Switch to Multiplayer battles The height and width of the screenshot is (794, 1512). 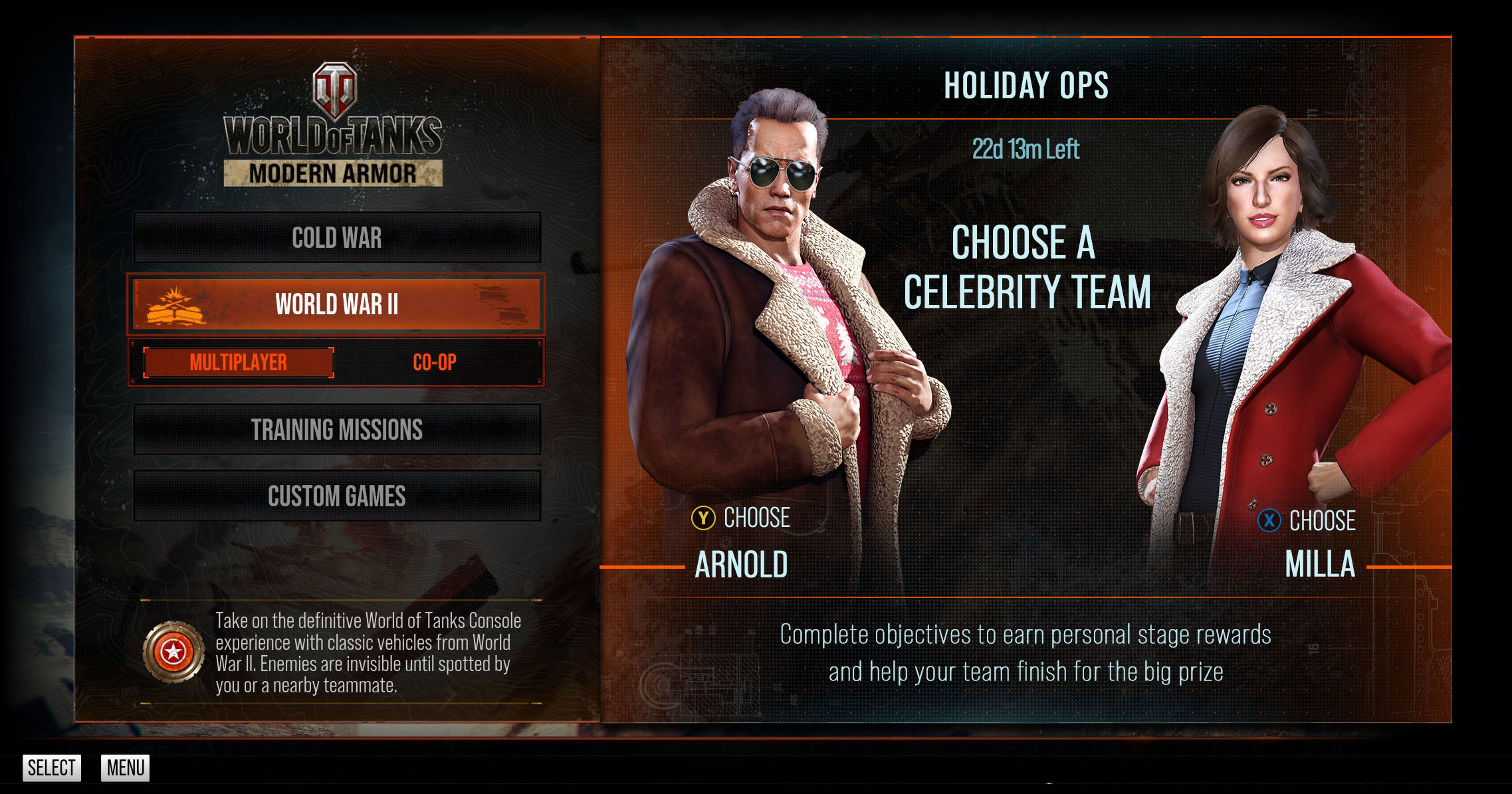pyautogui.click(x=239, y=363)
